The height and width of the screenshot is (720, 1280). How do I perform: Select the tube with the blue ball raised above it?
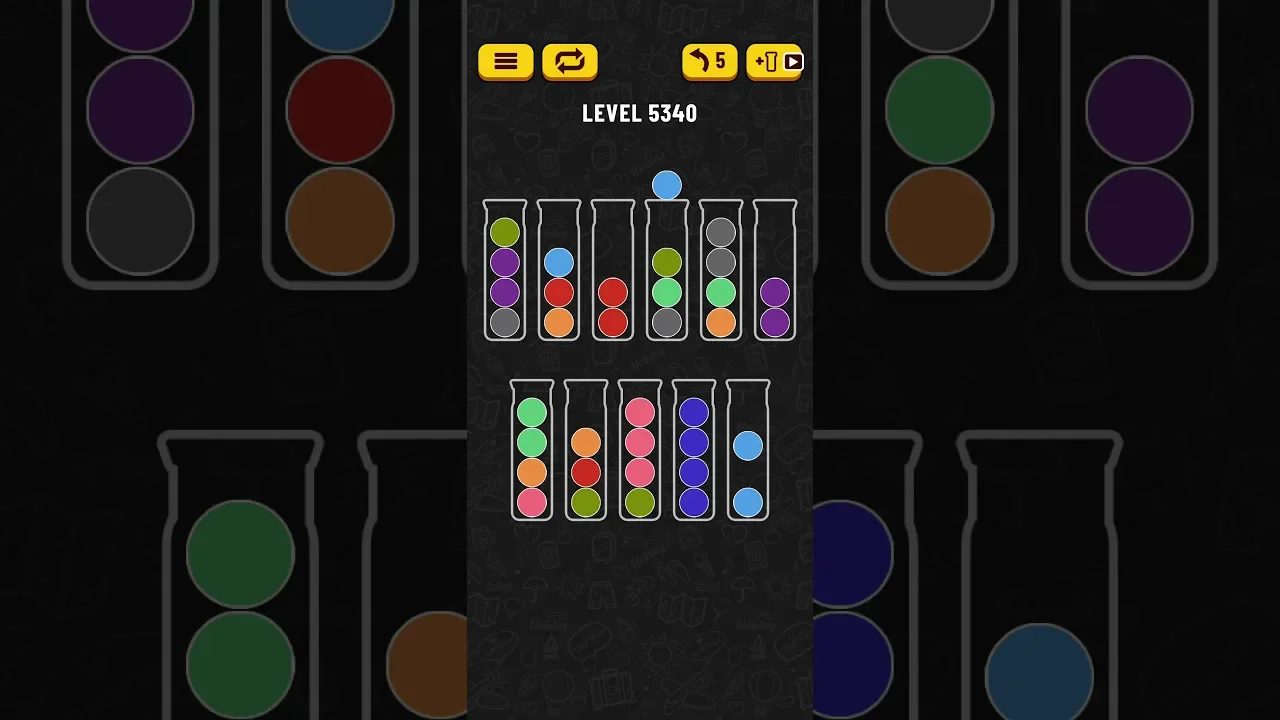pos(667,271)
